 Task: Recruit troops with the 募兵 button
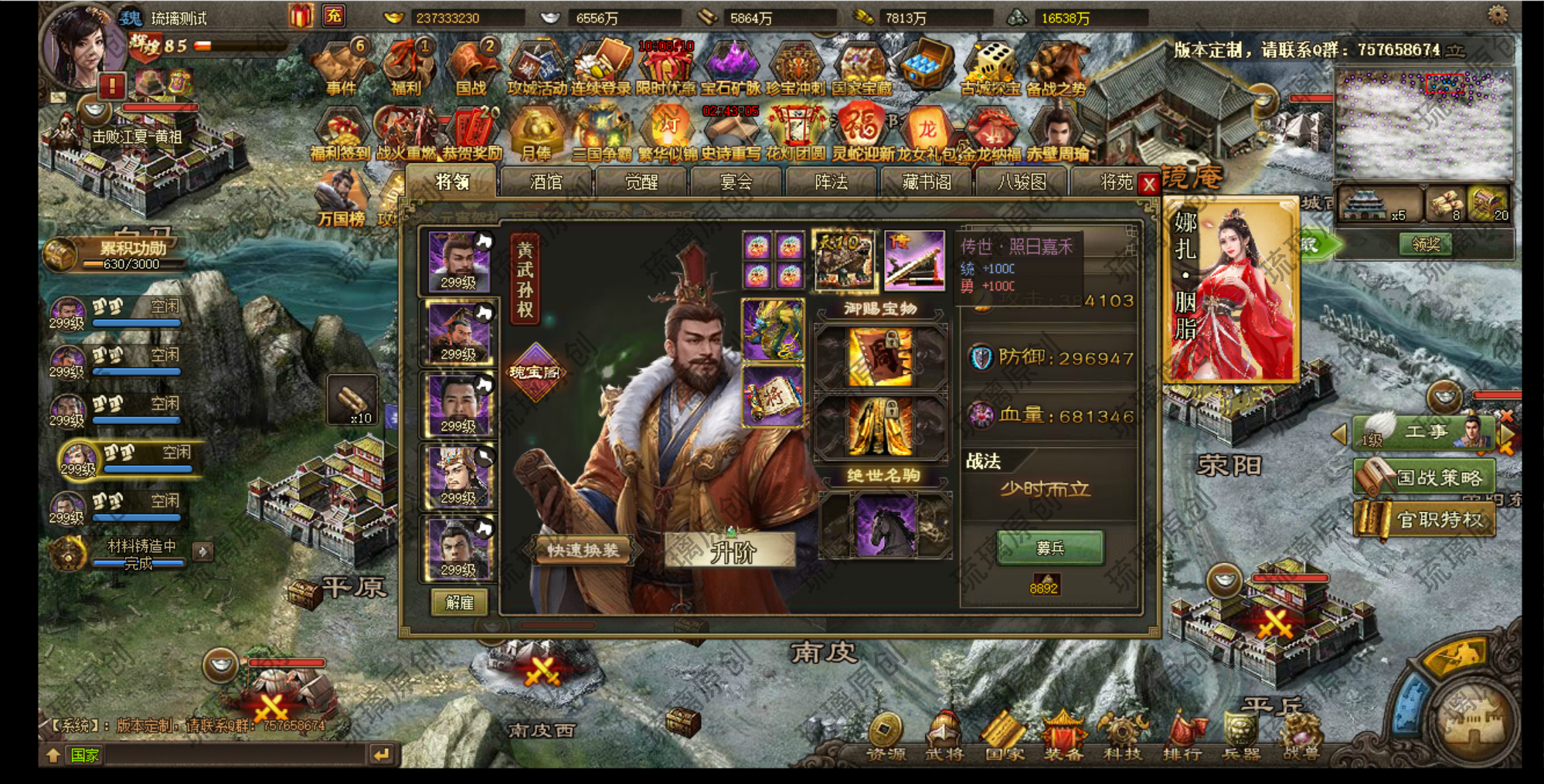[1050, 548]
